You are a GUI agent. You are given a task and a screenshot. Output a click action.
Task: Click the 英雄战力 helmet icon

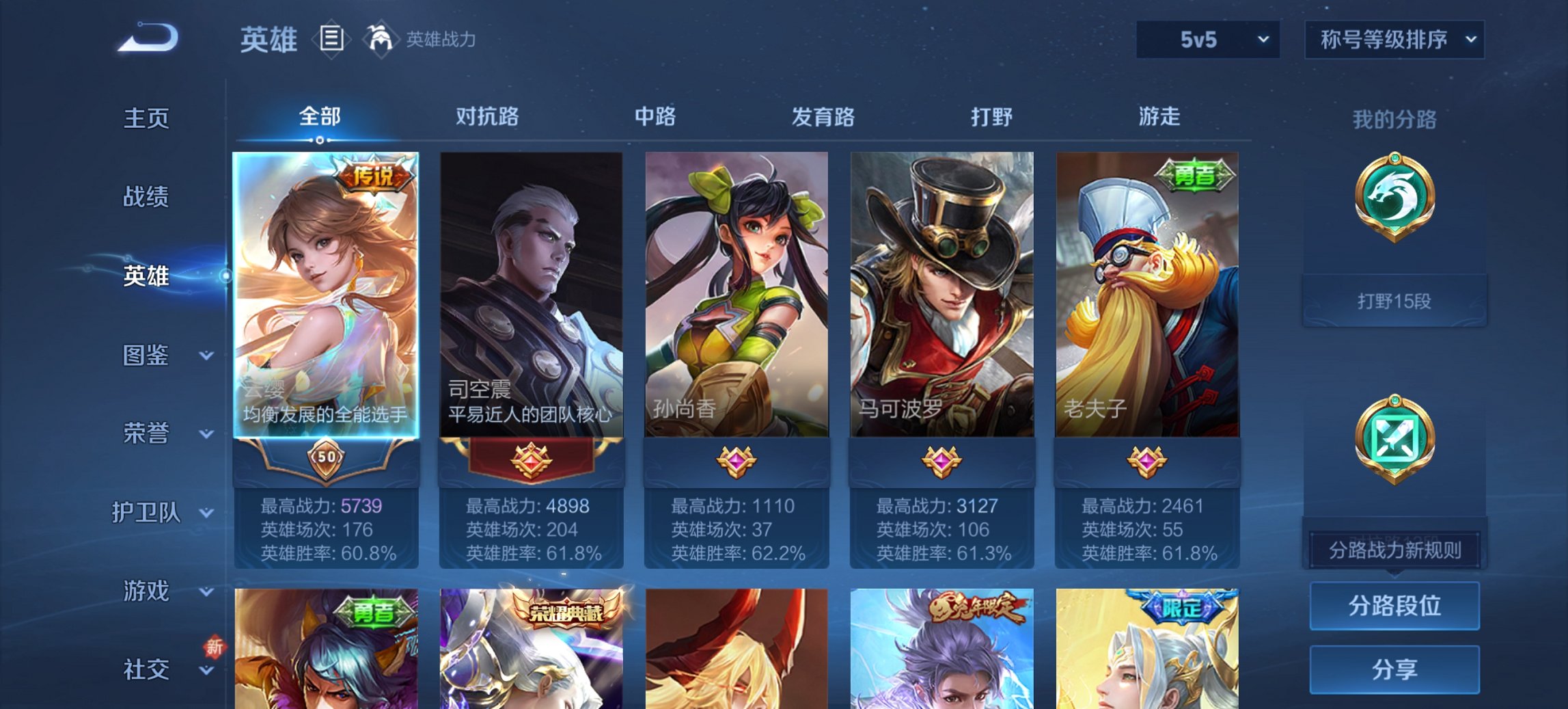tap(381, 39)
